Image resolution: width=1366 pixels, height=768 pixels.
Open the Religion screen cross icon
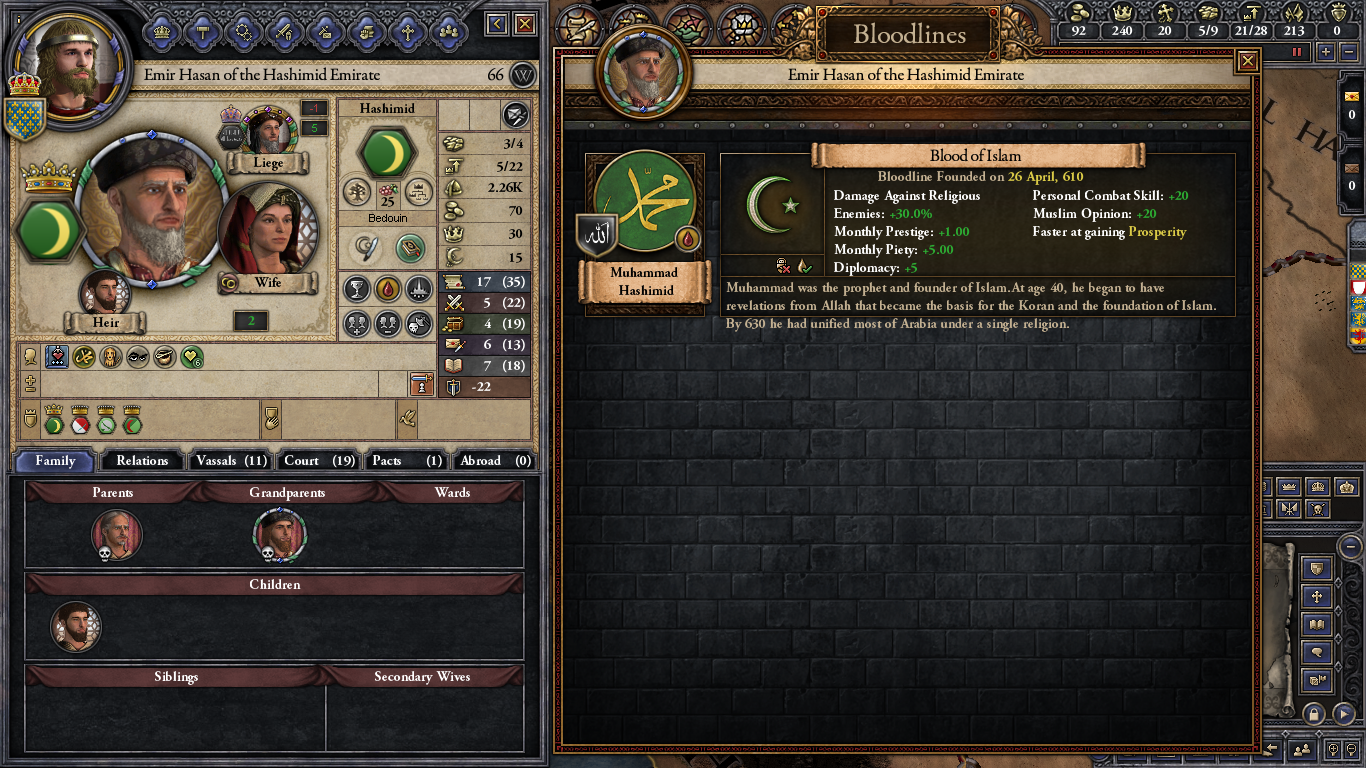410,30
